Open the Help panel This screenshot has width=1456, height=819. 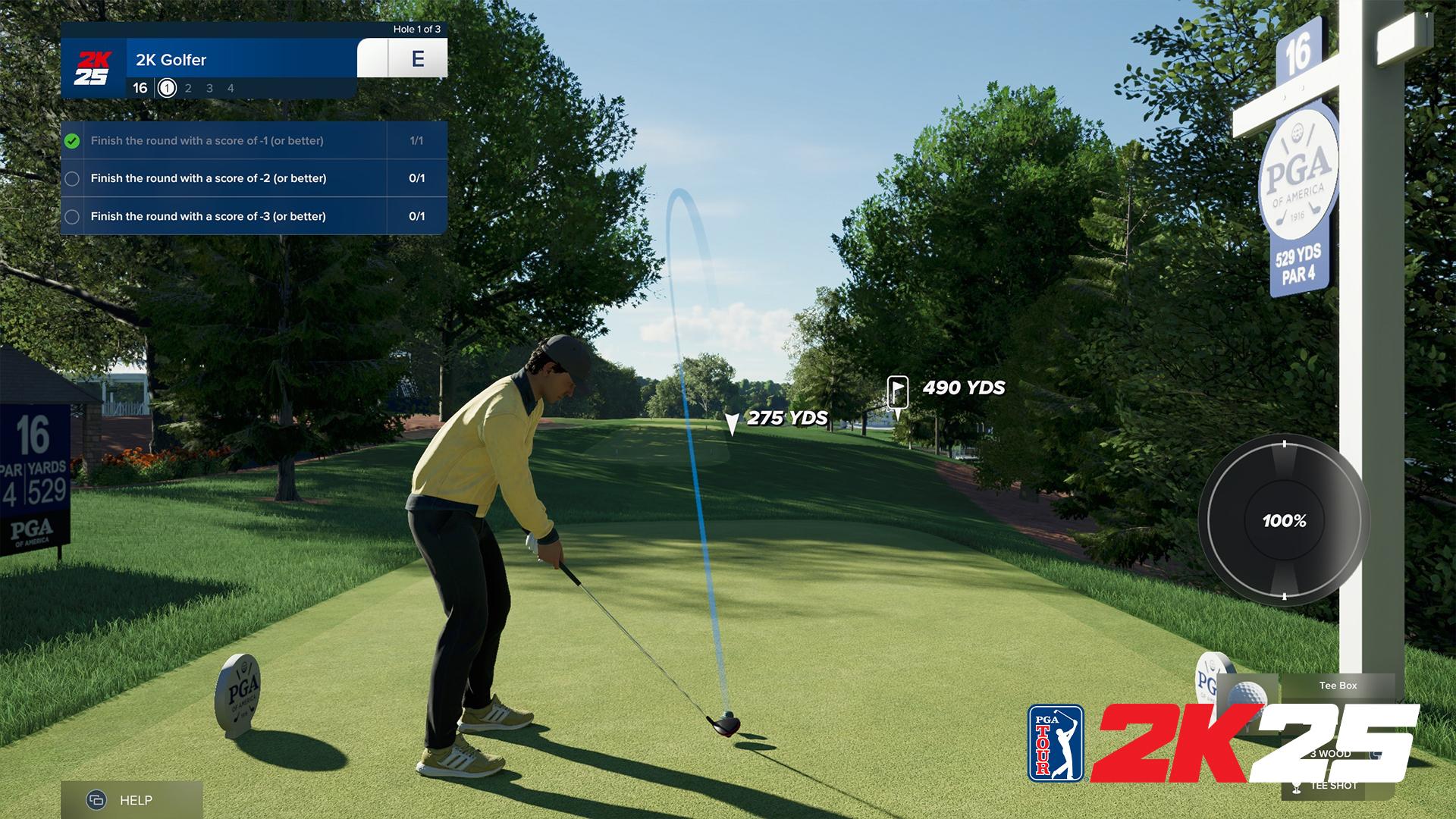pyautogui.click(x=130, y=800)
